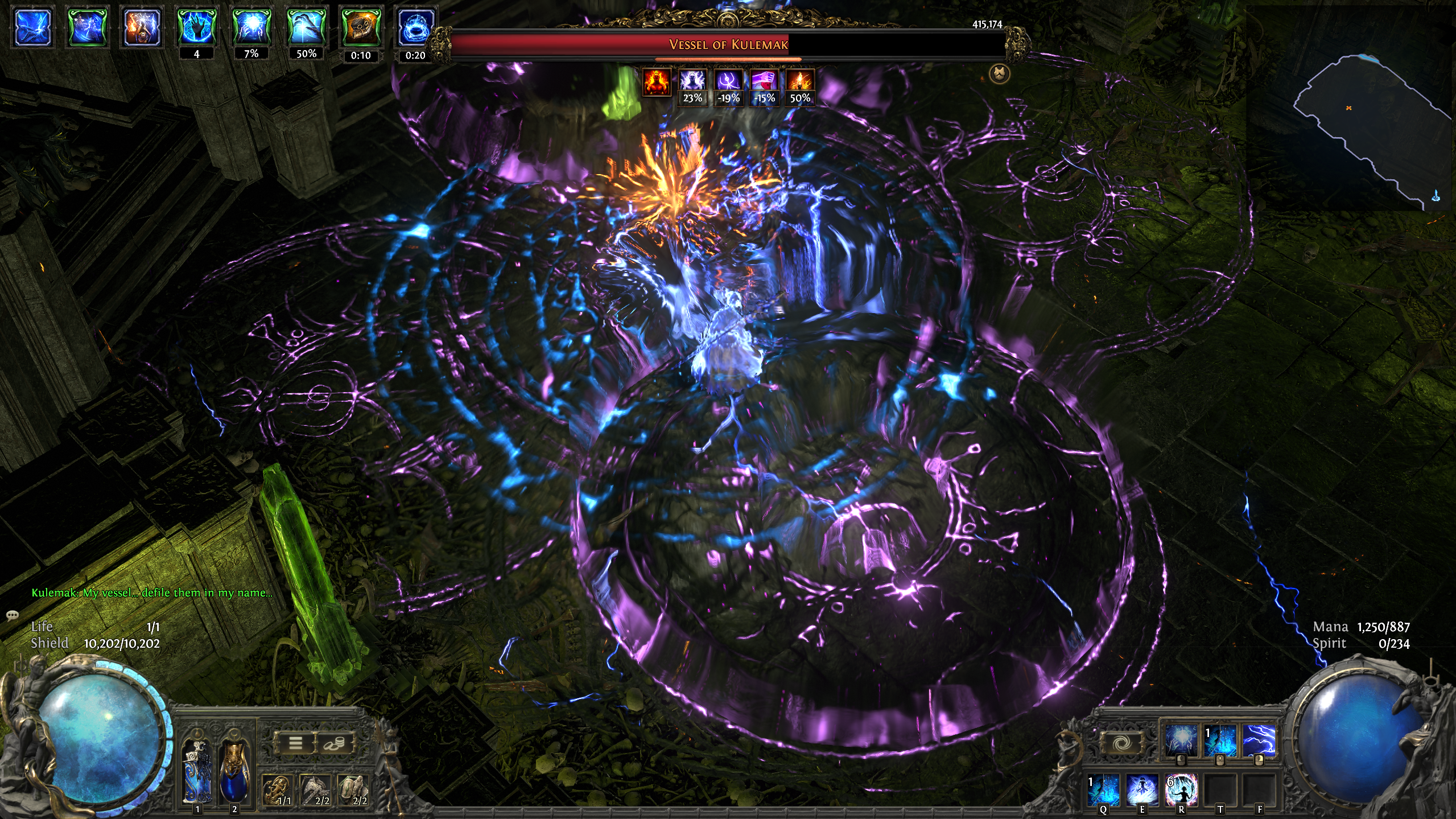
Task: Select the stone tablet charm slot
Action: [x=354, y=791]
